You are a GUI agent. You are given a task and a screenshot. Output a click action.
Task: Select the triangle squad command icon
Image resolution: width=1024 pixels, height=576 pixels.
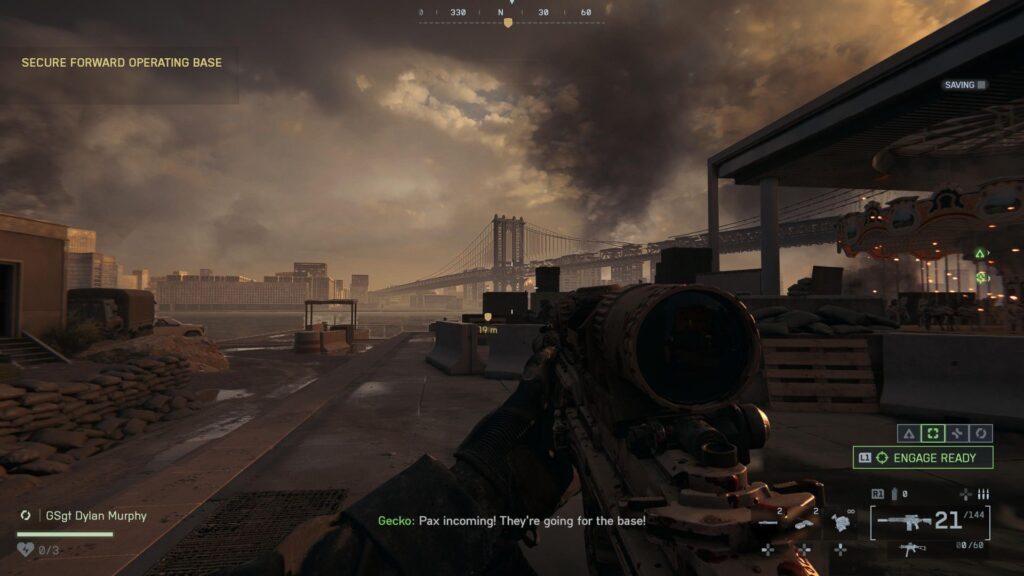tap(908, 433)
